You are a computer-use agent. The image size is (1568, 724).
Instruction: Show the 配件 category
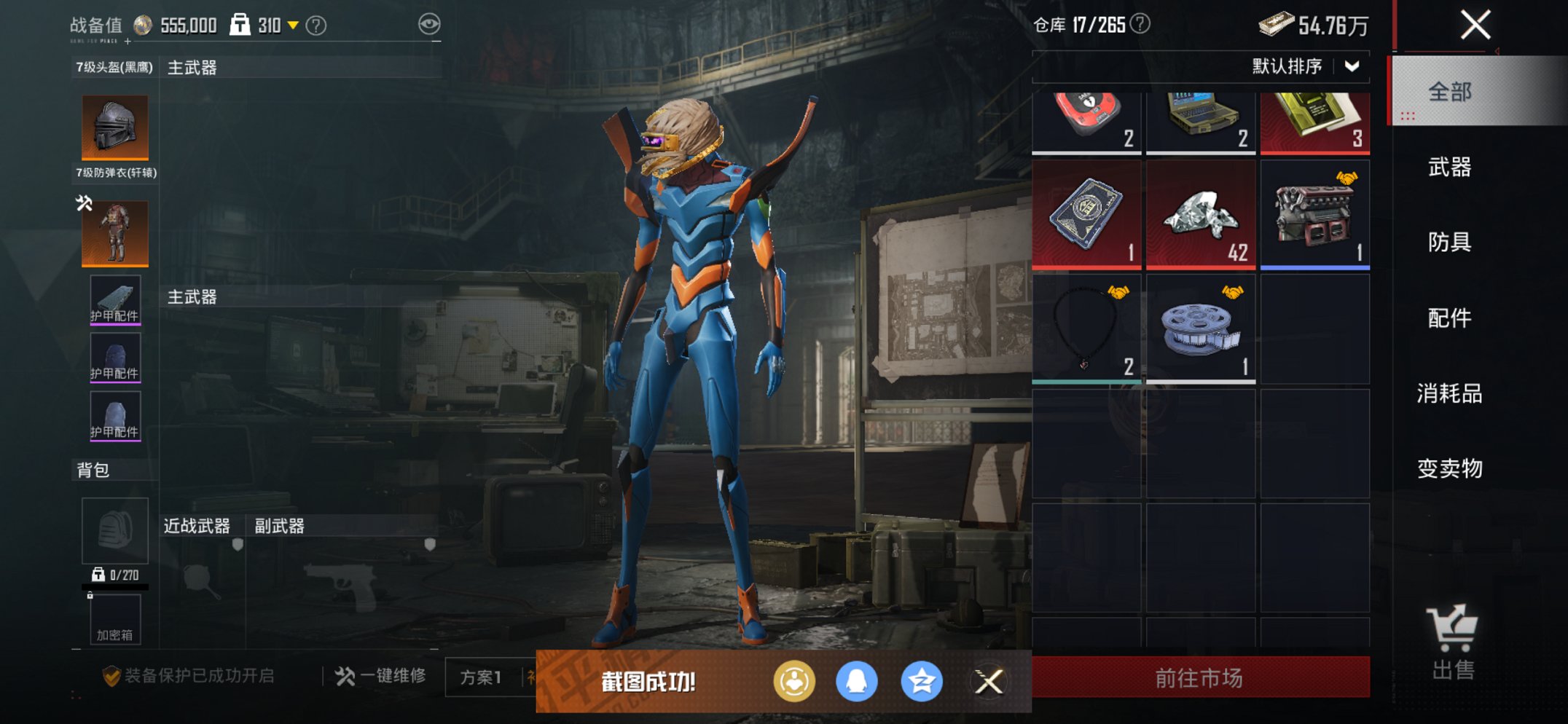click(1449, 318)
